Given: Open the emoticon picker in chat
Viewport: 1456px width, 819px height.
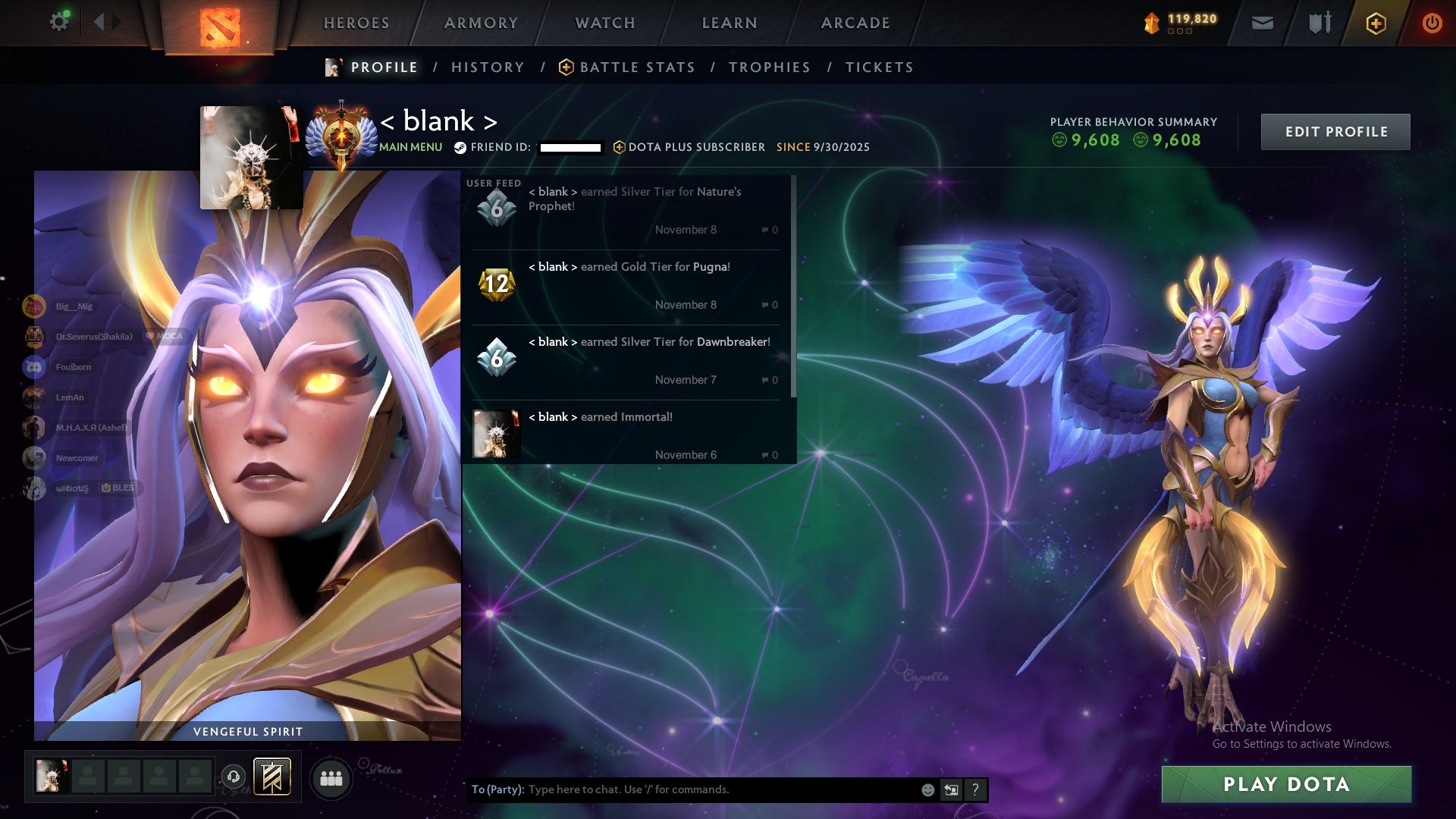Looking at the screenshot, I should 927,789.
